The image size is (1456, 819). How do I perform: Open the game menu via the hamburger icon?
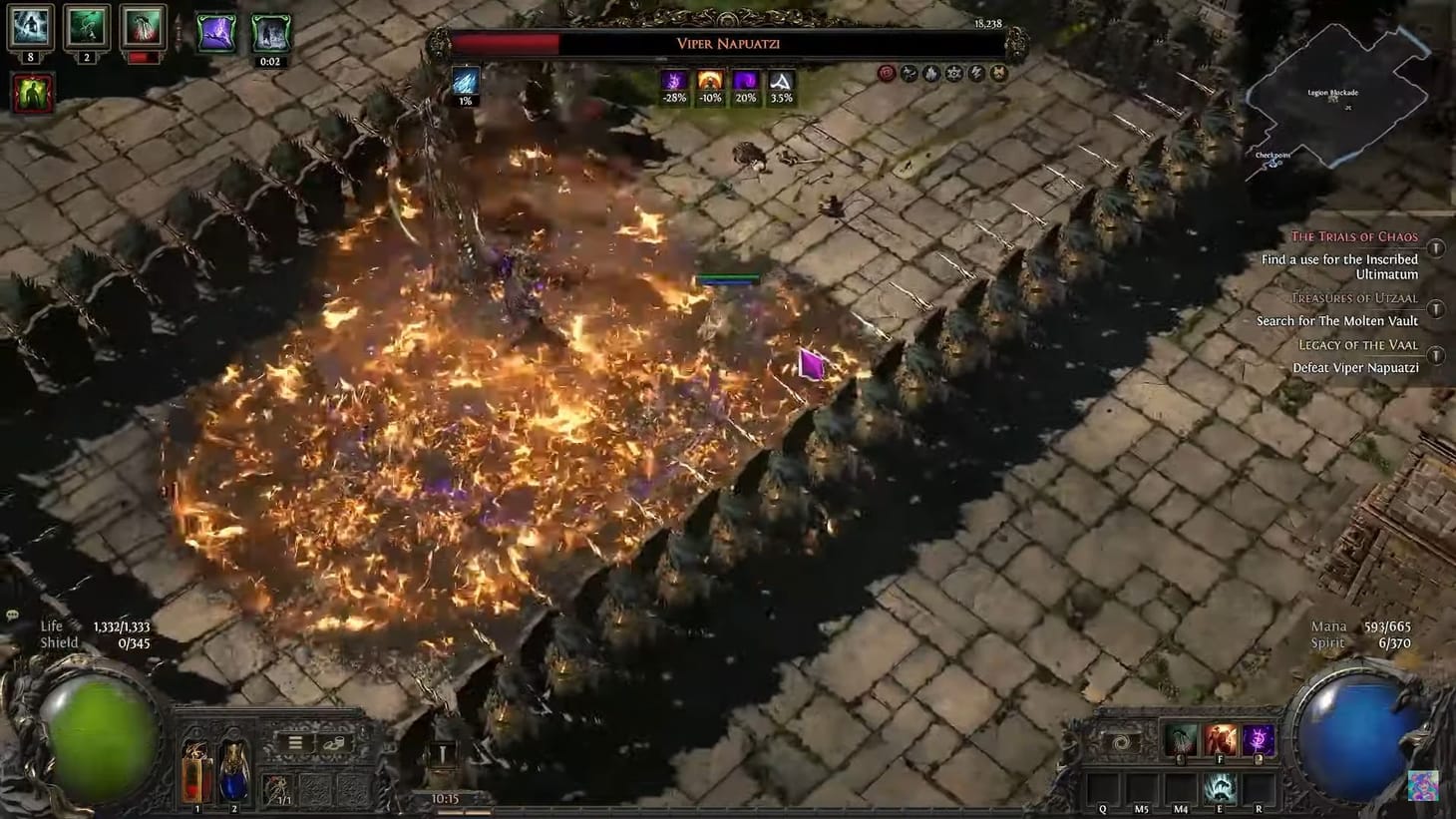tap(294, 742)
